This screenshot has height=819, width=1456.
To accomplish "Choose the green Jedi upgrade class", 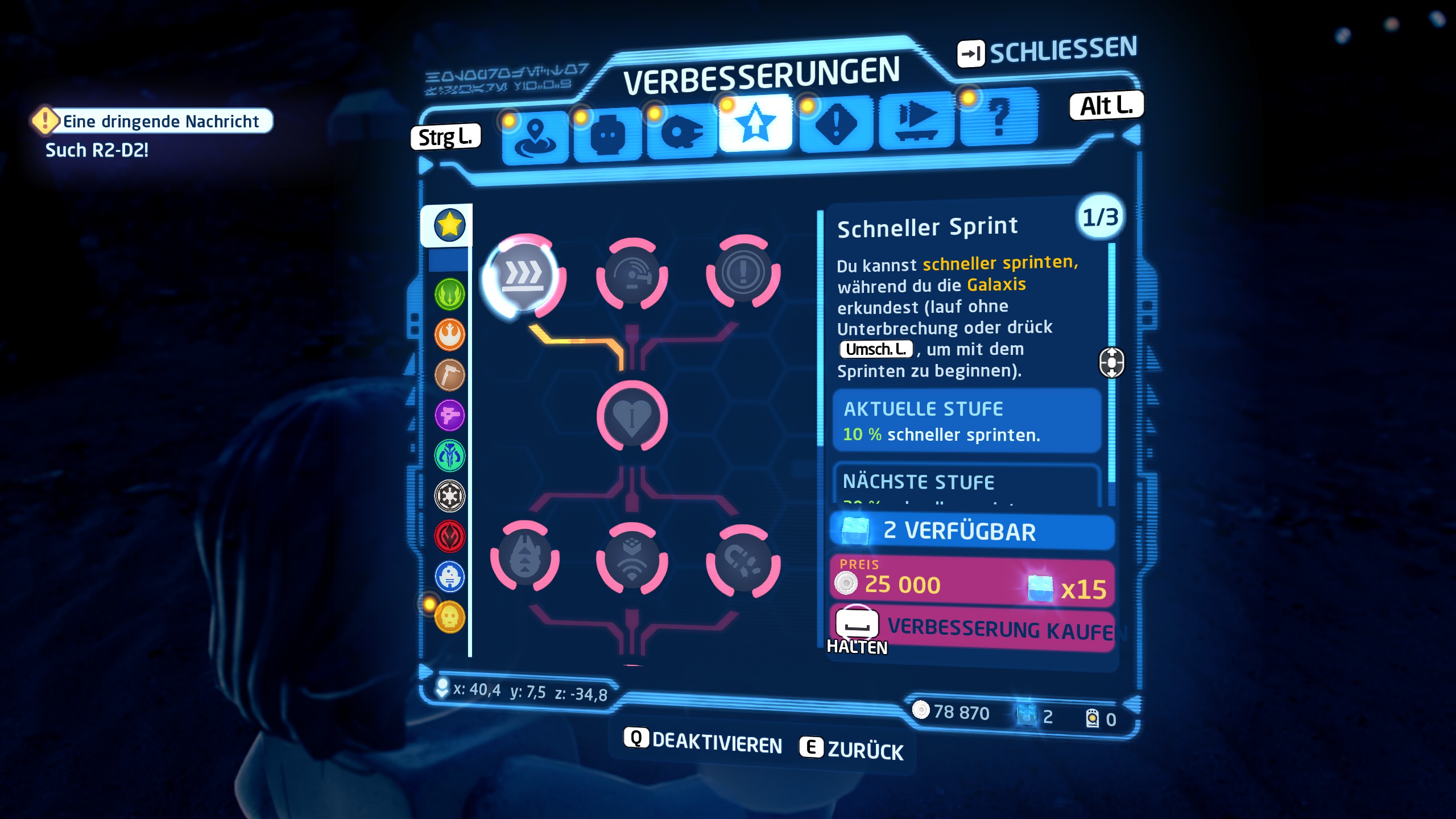I will [x=449, y=294].
